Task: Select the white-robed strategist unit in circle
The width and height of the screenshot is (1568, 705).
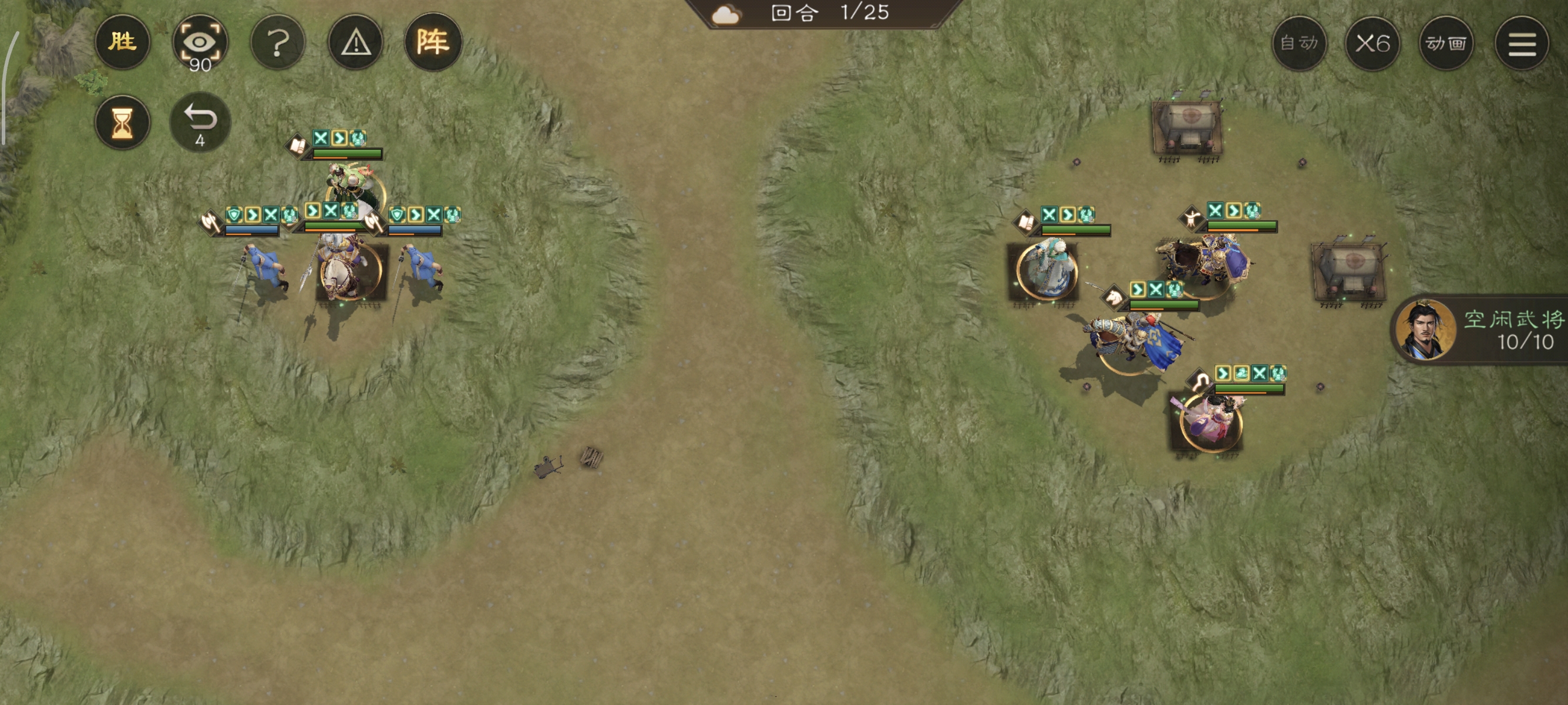Action: click(x=1046, y=270)
